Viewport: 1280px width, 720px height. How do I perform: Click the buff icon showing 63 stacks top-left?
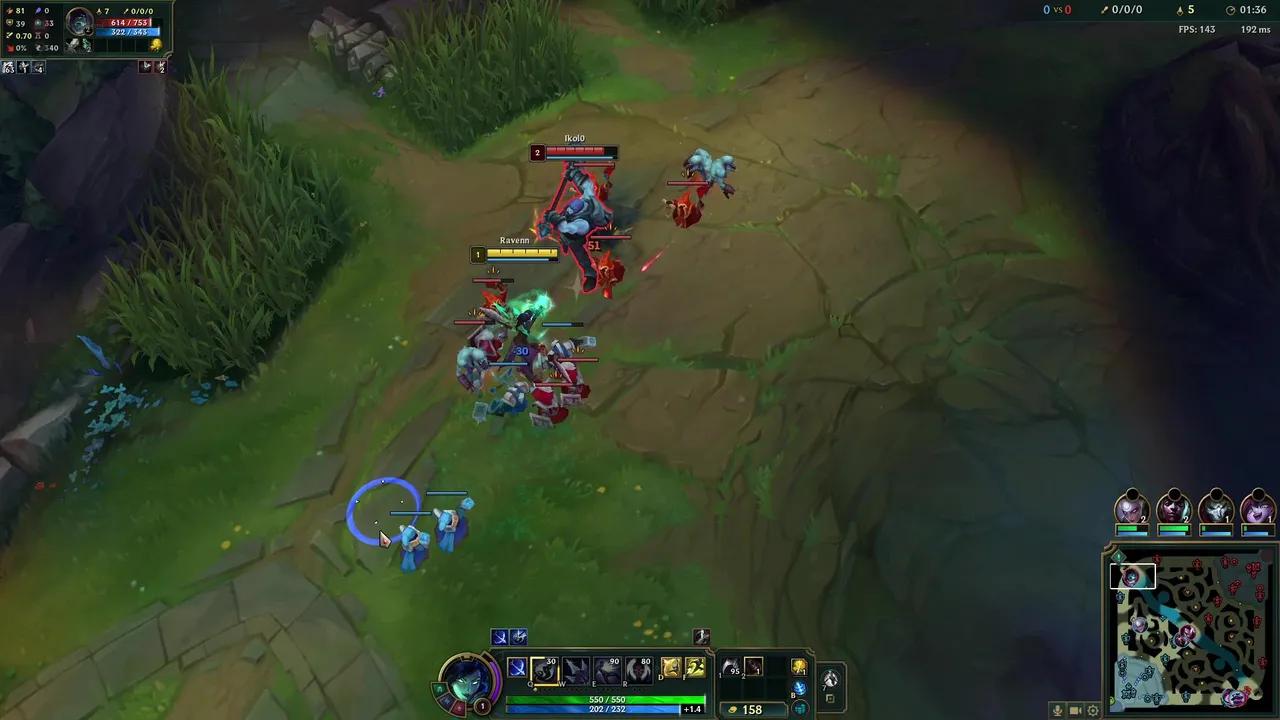8,67
